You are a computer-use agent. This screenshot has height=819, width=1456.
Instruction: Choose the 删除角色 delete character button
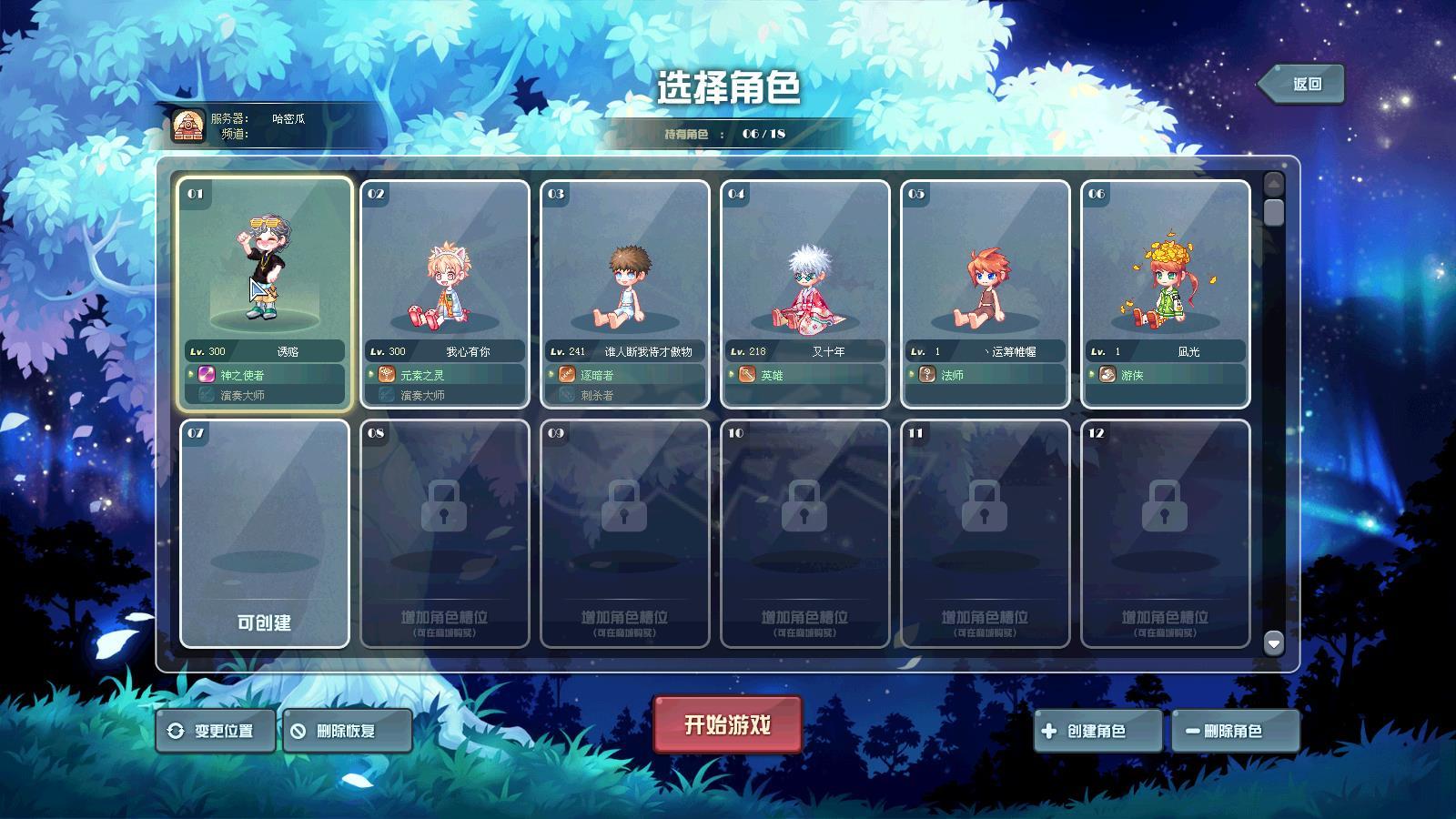[1234, 731]
